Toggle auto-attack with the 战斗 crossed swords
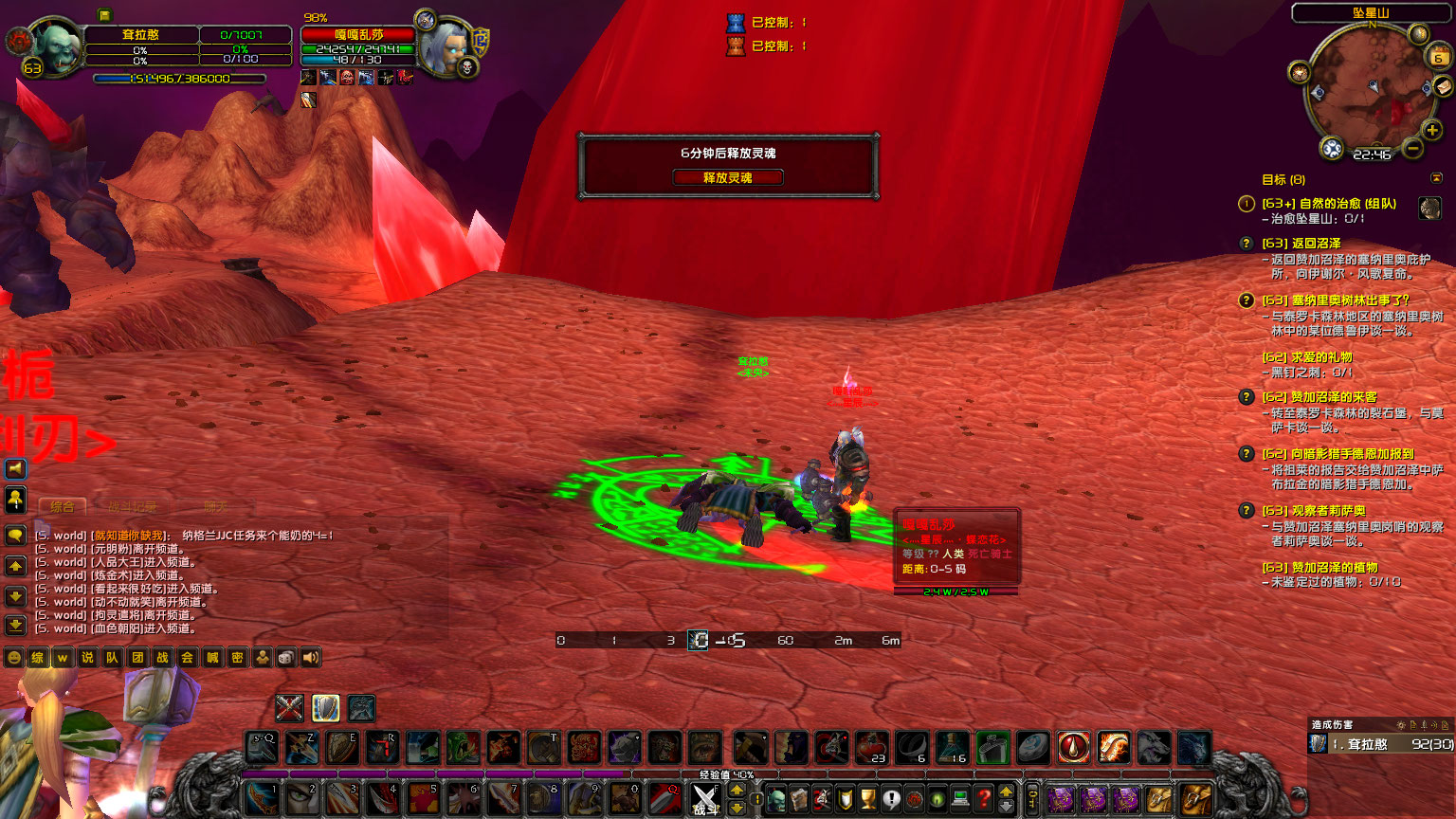The width and height of the screenshot is (1456, 819). coord(705,799)
